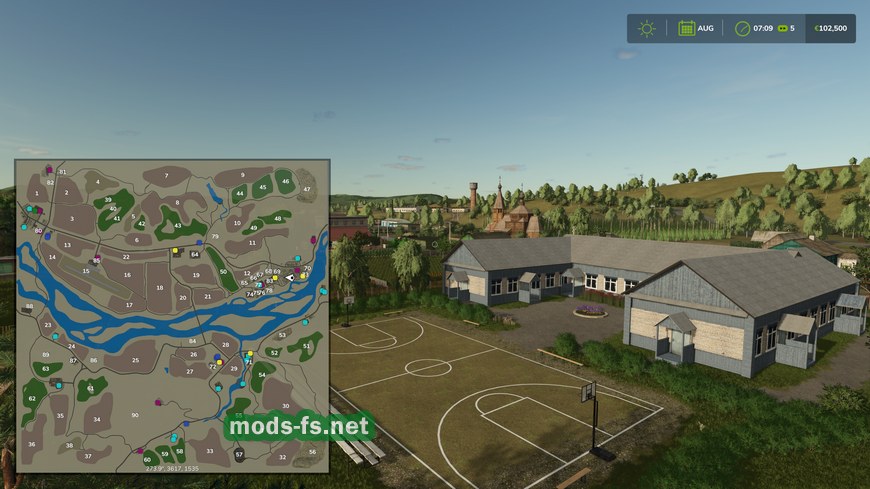Image resolution: width=870 pixels, height=489 pixels.
Task: Click the green time-scale icon
Action: [781, 28]
